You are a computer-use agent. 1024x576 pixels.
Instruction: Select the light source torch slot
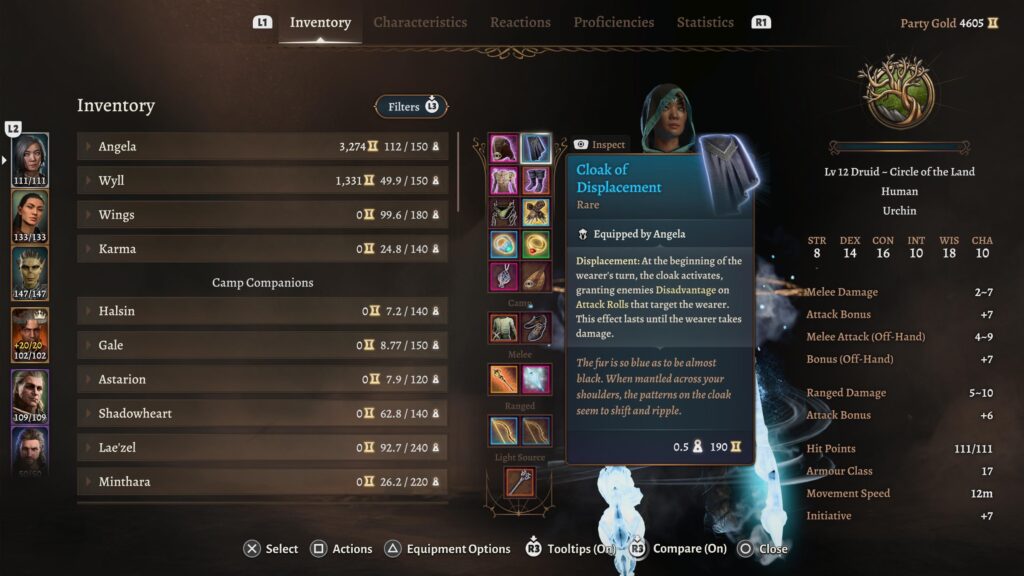(x=519, y=482)
